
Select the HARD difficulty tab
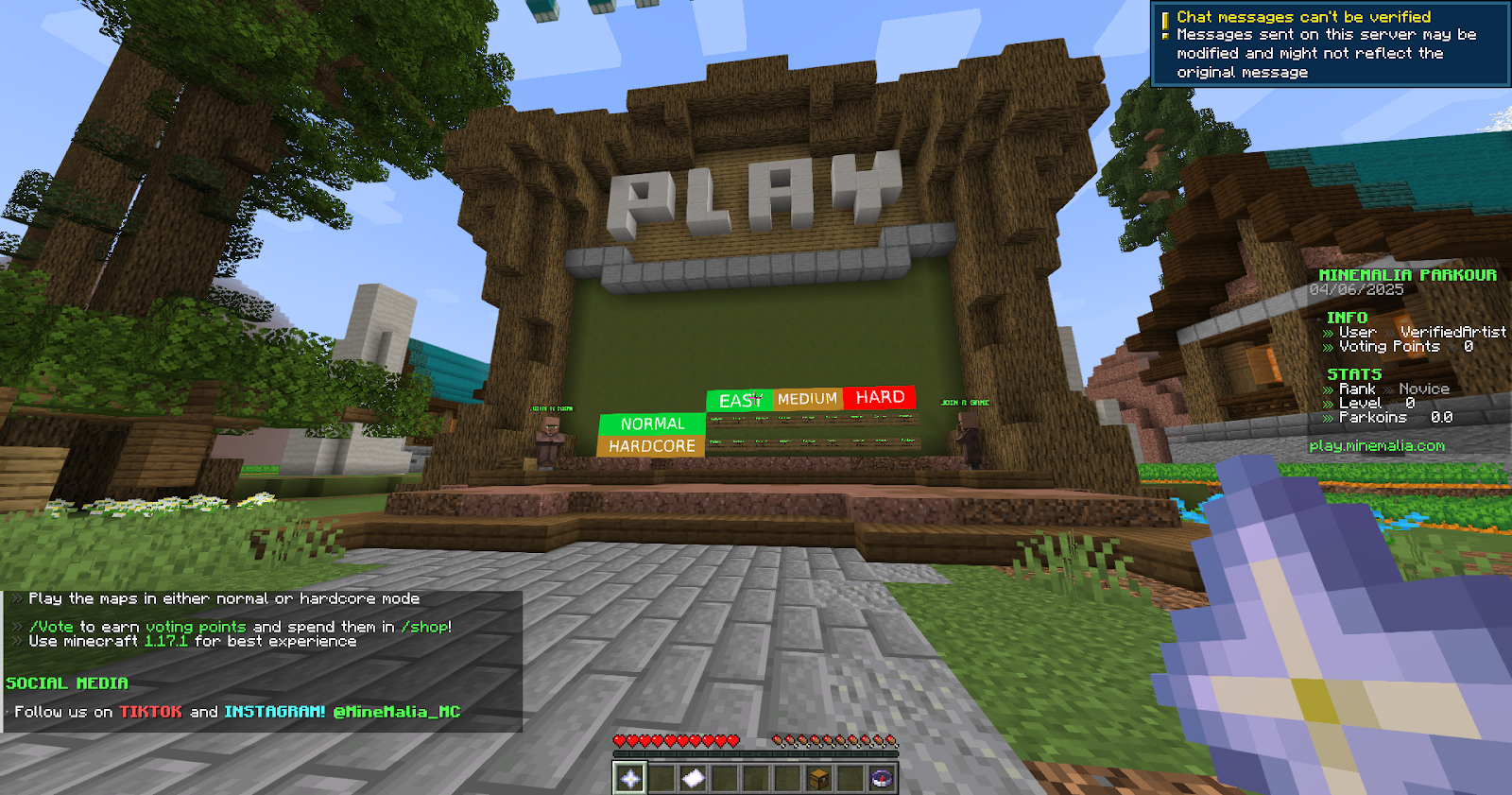click(880, 397)
